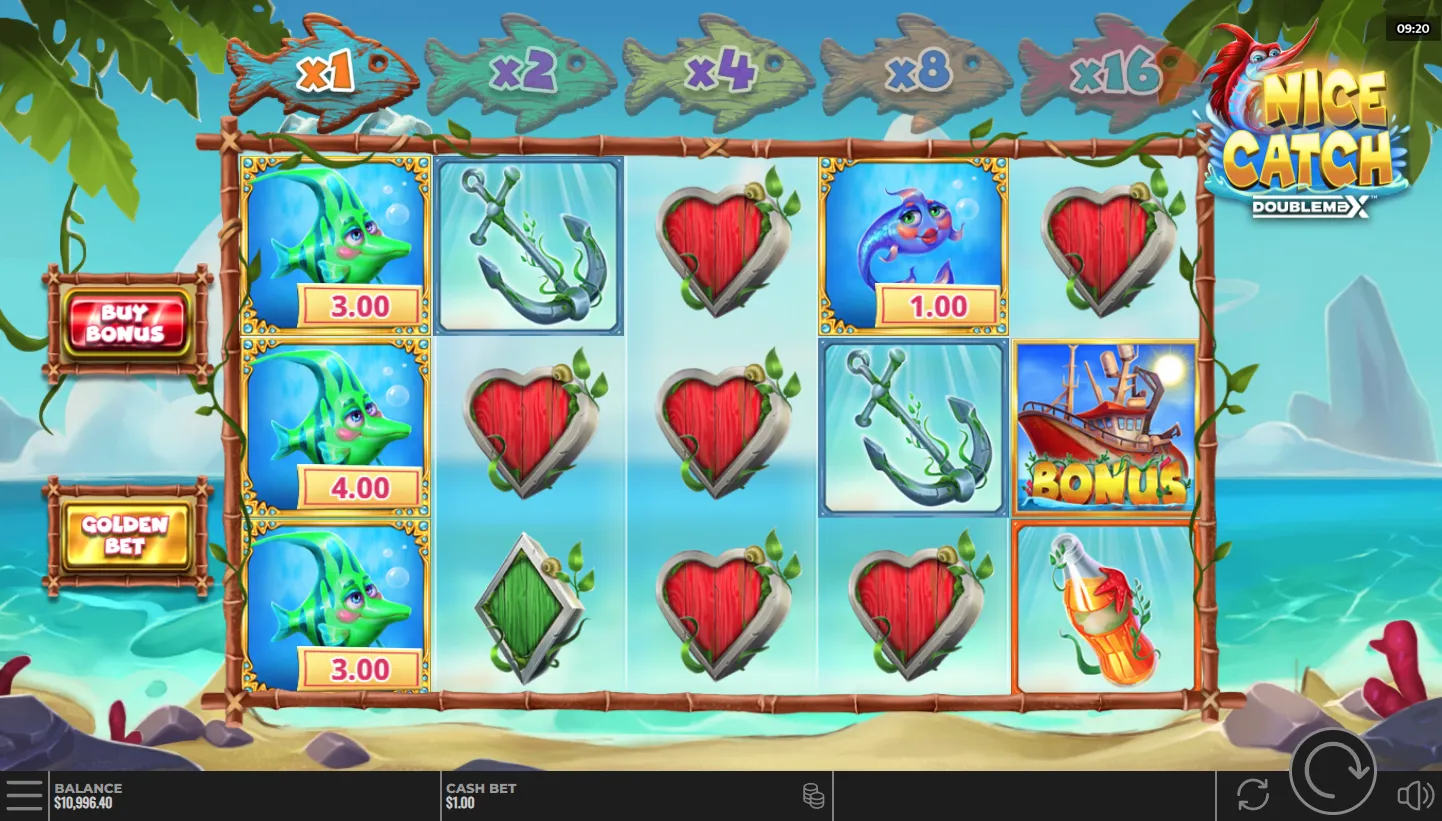
Task: Change the cash bet via coin stack
Action: (813, 796)
